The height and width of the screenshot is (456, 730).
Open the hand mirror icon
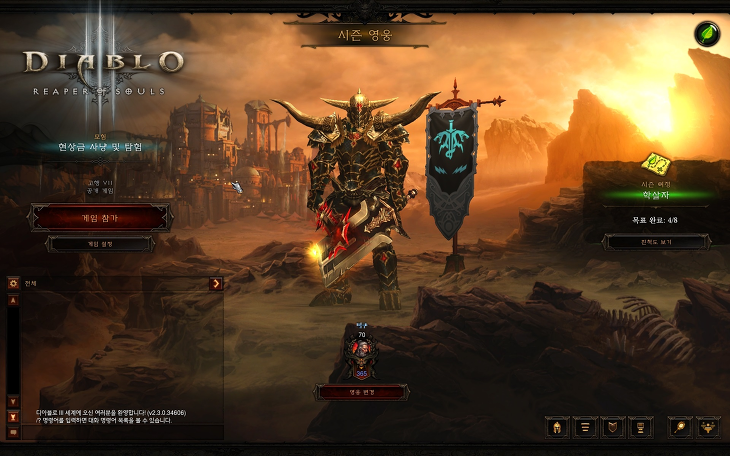[680, 427]
